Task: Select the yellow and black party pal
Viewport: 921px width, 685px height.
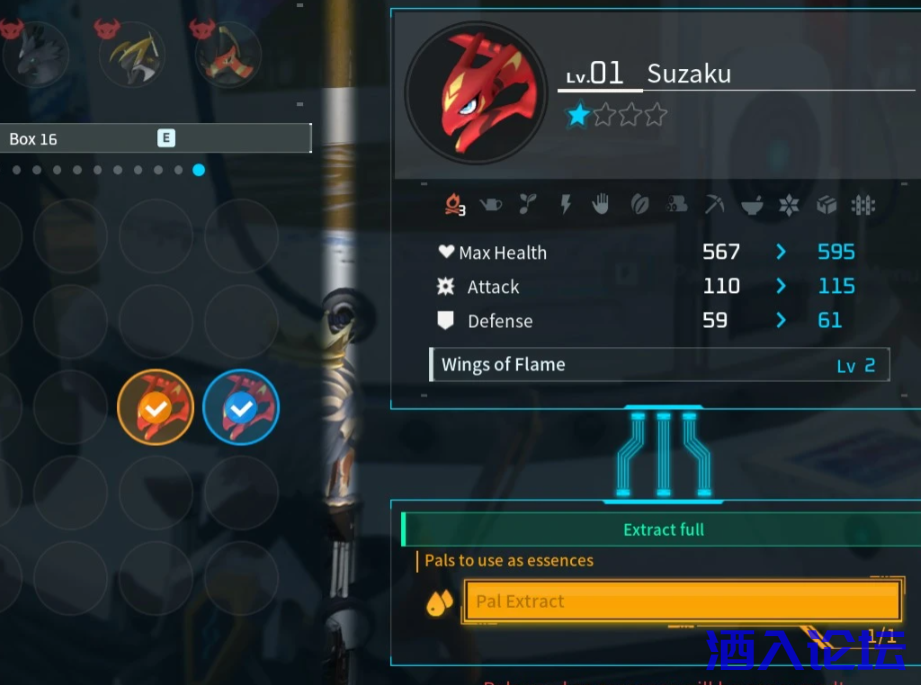Action: click(x=132, y=54)
